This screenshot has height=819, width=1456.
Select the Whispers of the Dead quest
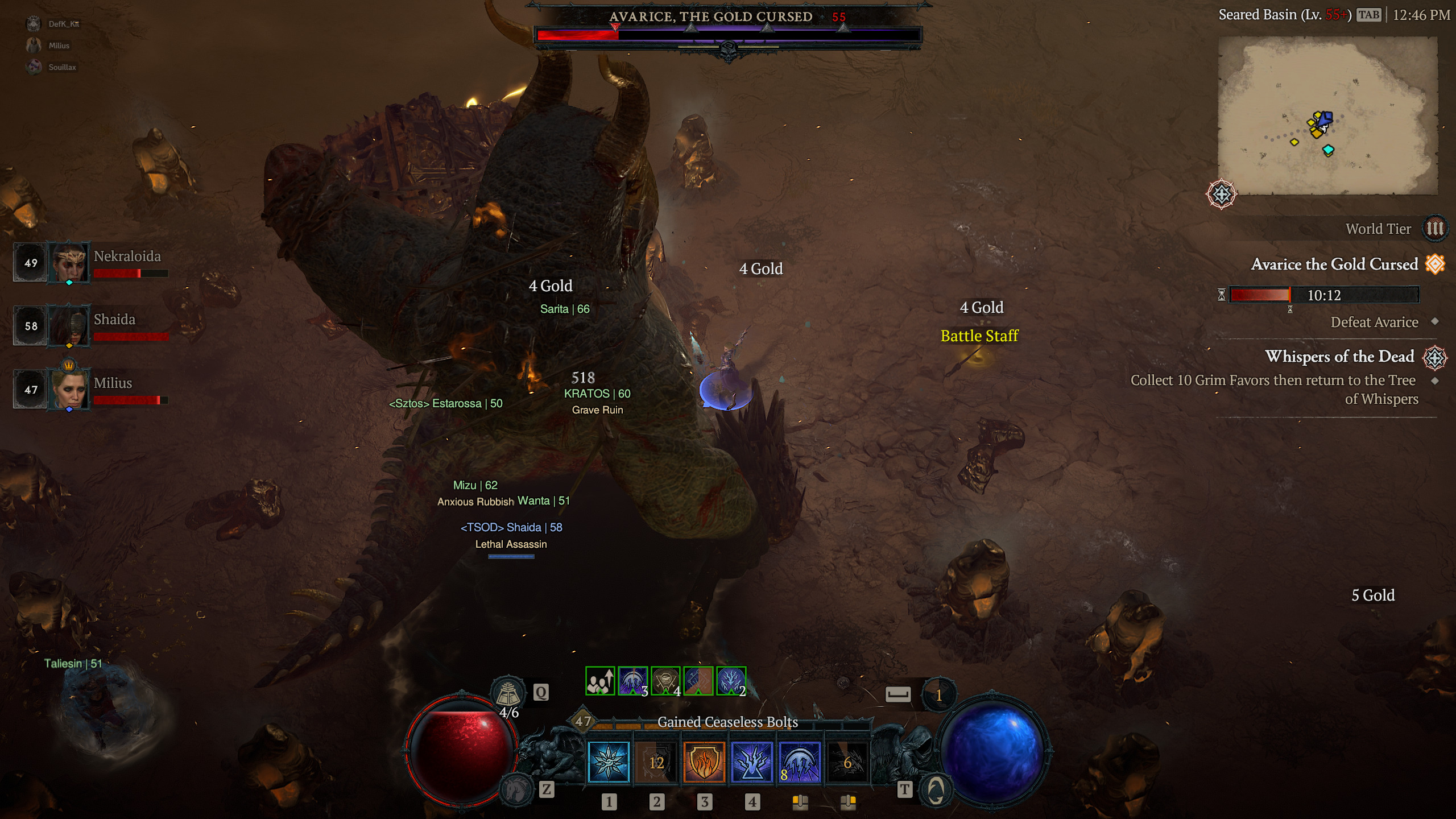[x=1339, y=357]
